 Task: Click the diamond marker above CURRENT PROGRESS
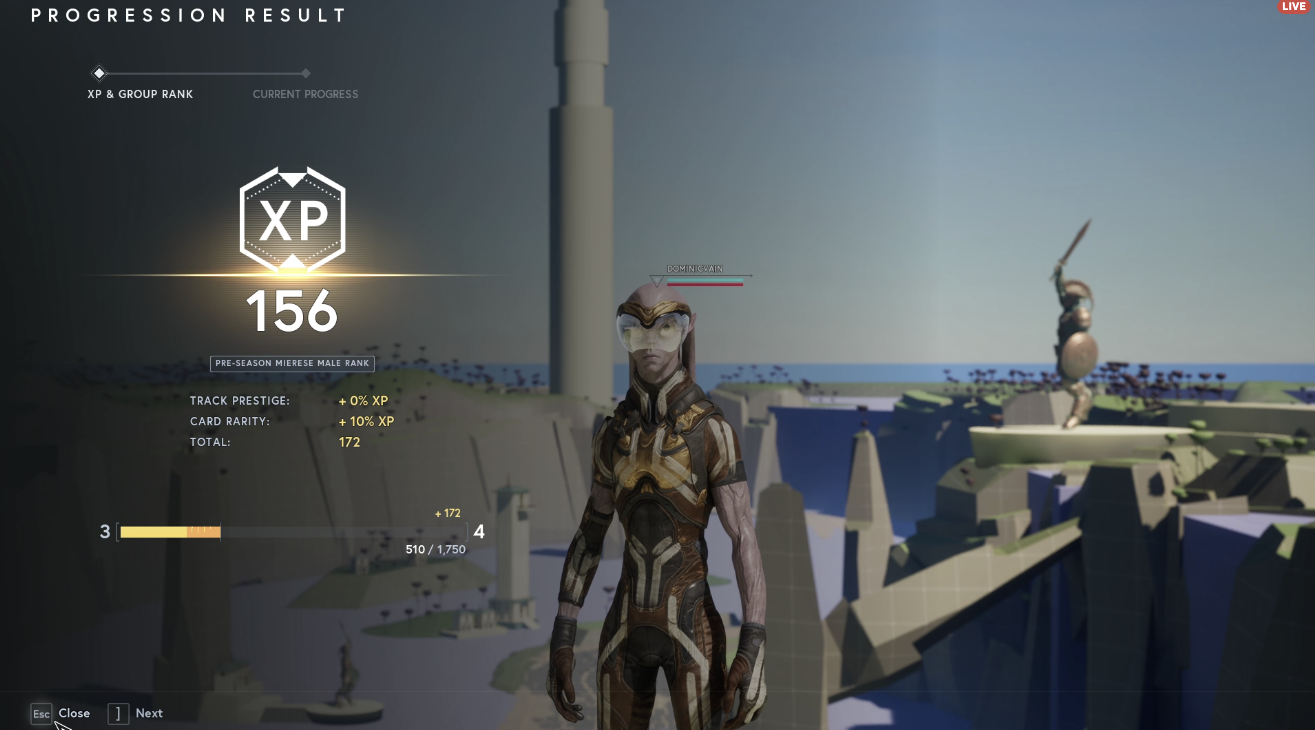tap(305, 73)
